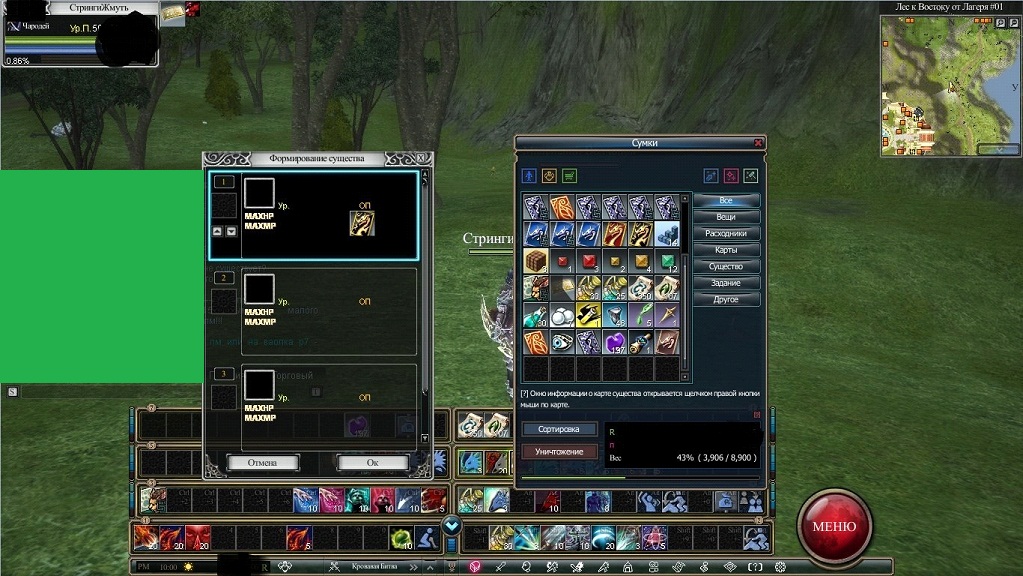
Task: Switch to the Все inventory filter
Action: 726,200
